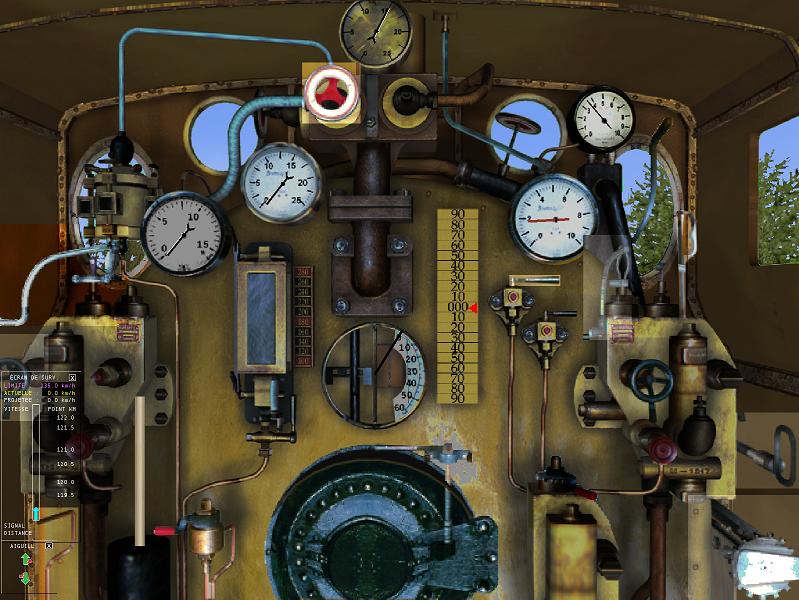The image size is (799, 600).
Task: Close the Aiguillage switch panel
Action: pos(48,545)
